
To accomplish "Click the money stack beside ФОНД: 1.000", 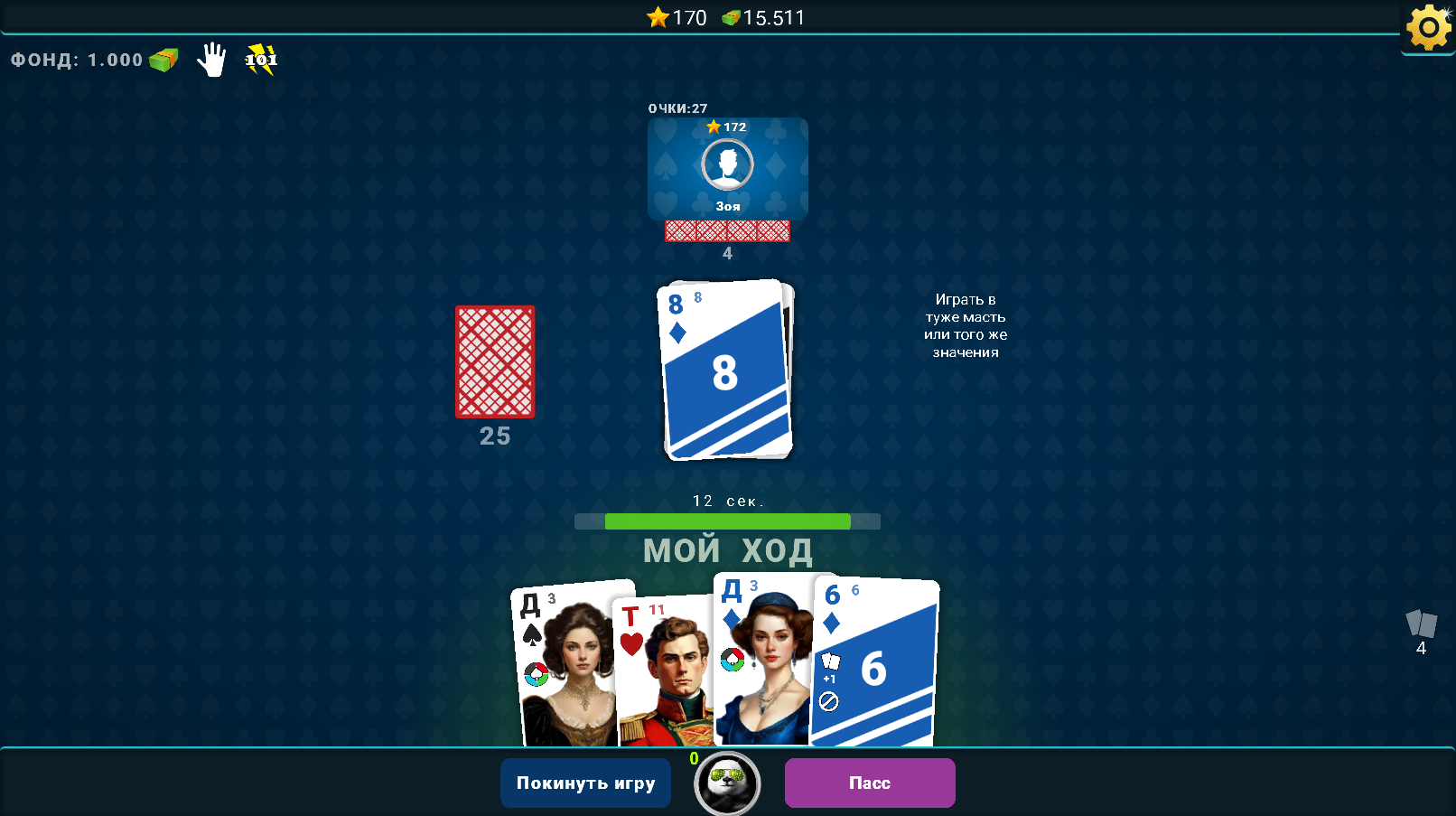I will 162,60.
